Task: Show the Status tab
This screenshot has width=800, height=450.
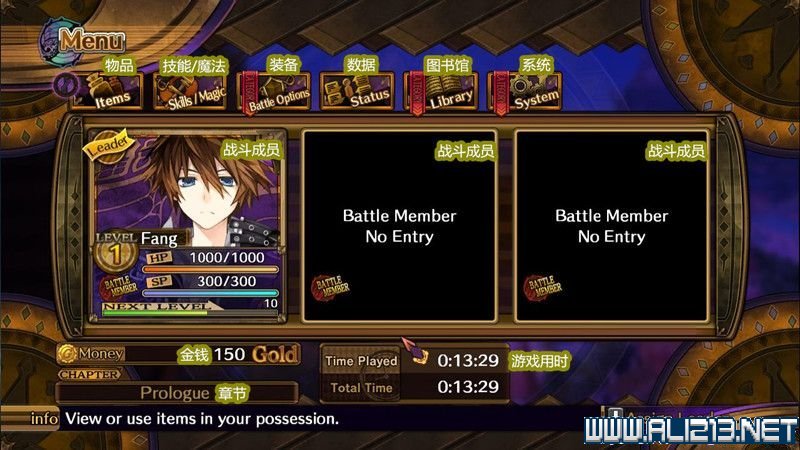Action: (x=360, y=93)
